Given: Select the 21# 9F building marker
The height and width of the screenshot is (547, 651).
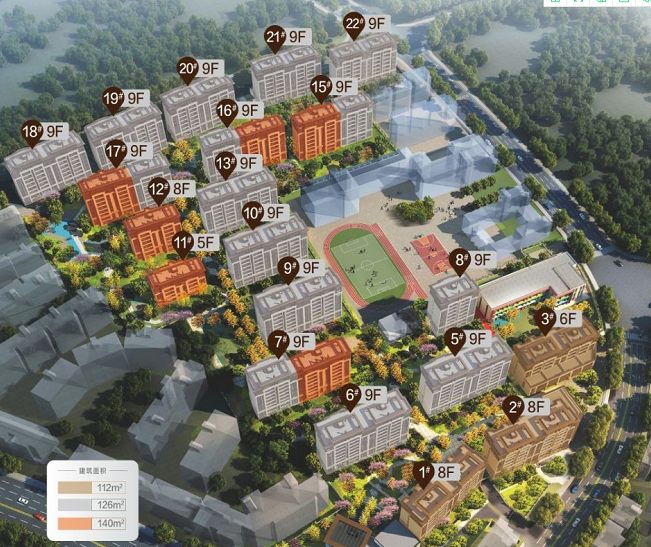Looking at the screenshot, I should [287, 39].
